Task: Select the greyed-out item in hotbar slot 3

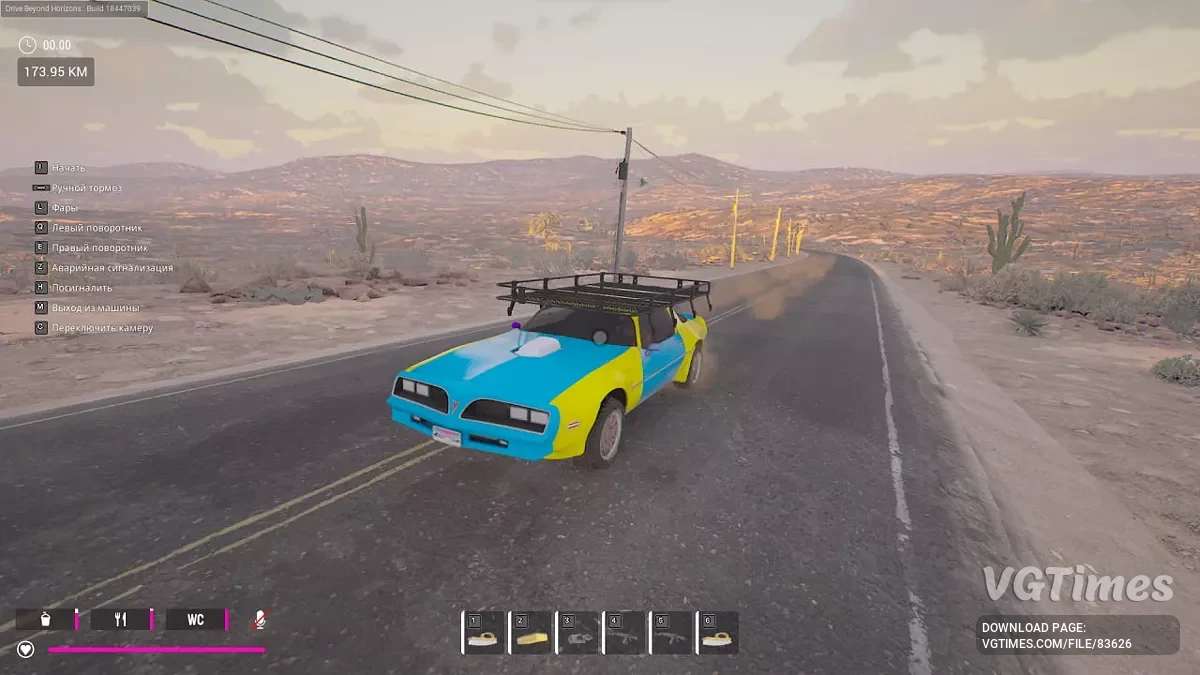Action: 577,635
